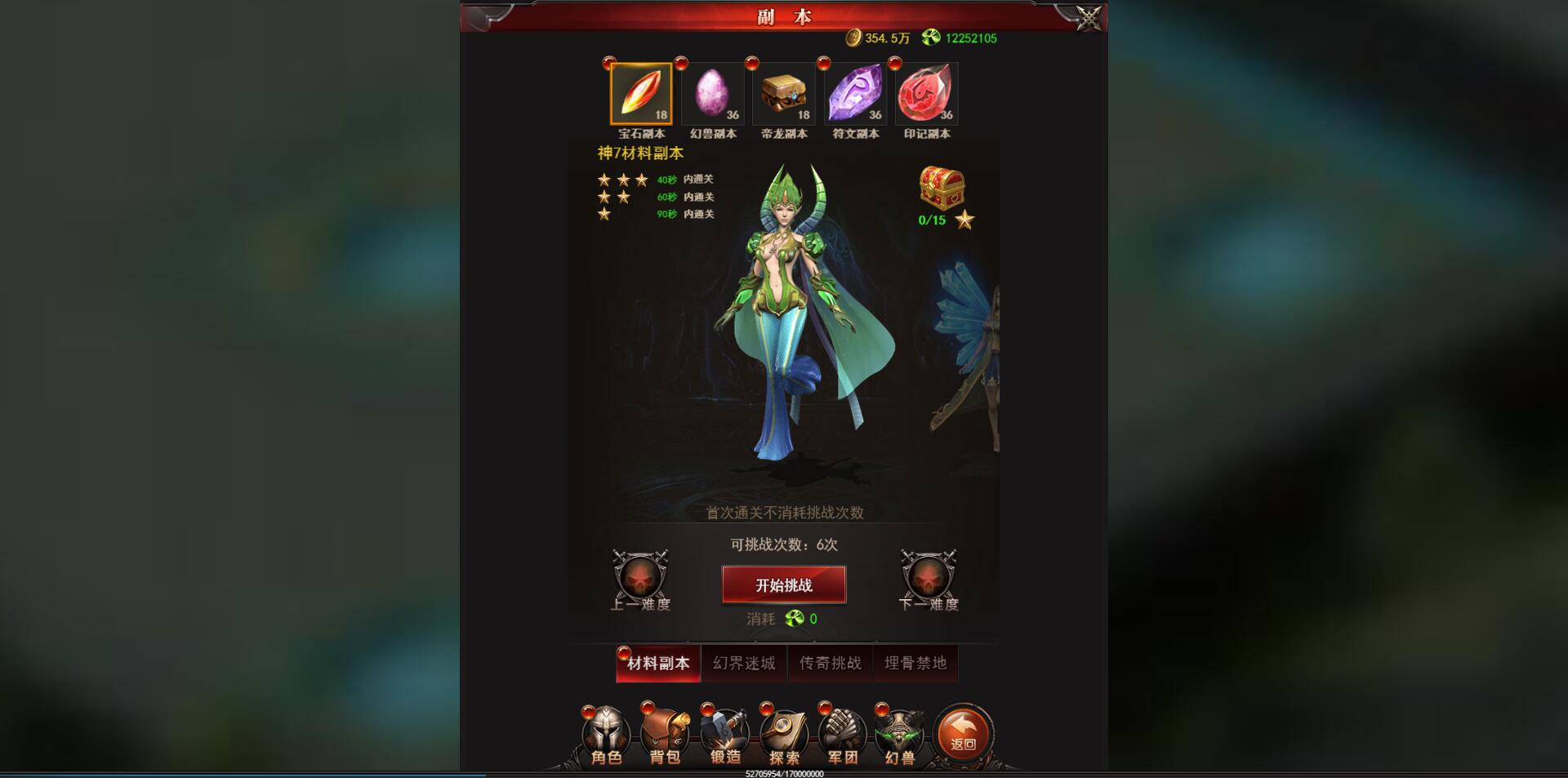
Task: Switch to the 传奇挑战 tab
Action: [830, 663]
